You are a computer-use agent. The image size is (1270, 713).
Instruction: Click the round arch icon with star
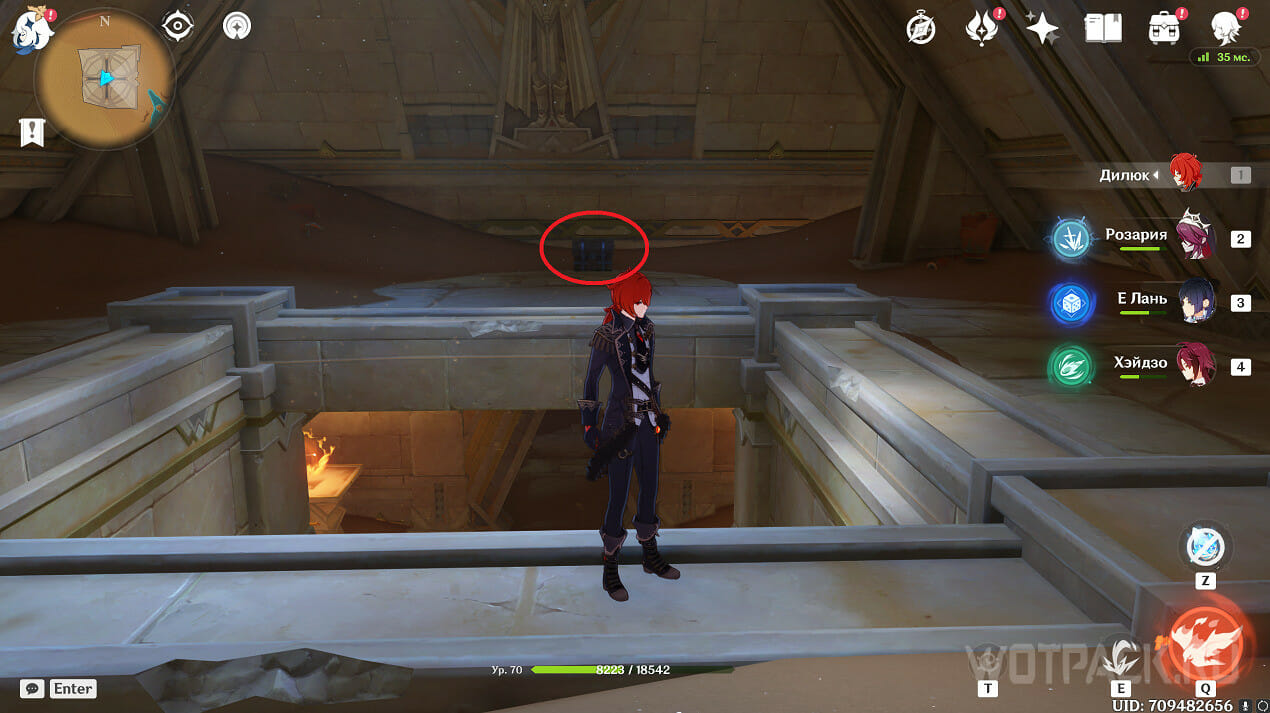point(237,25)
